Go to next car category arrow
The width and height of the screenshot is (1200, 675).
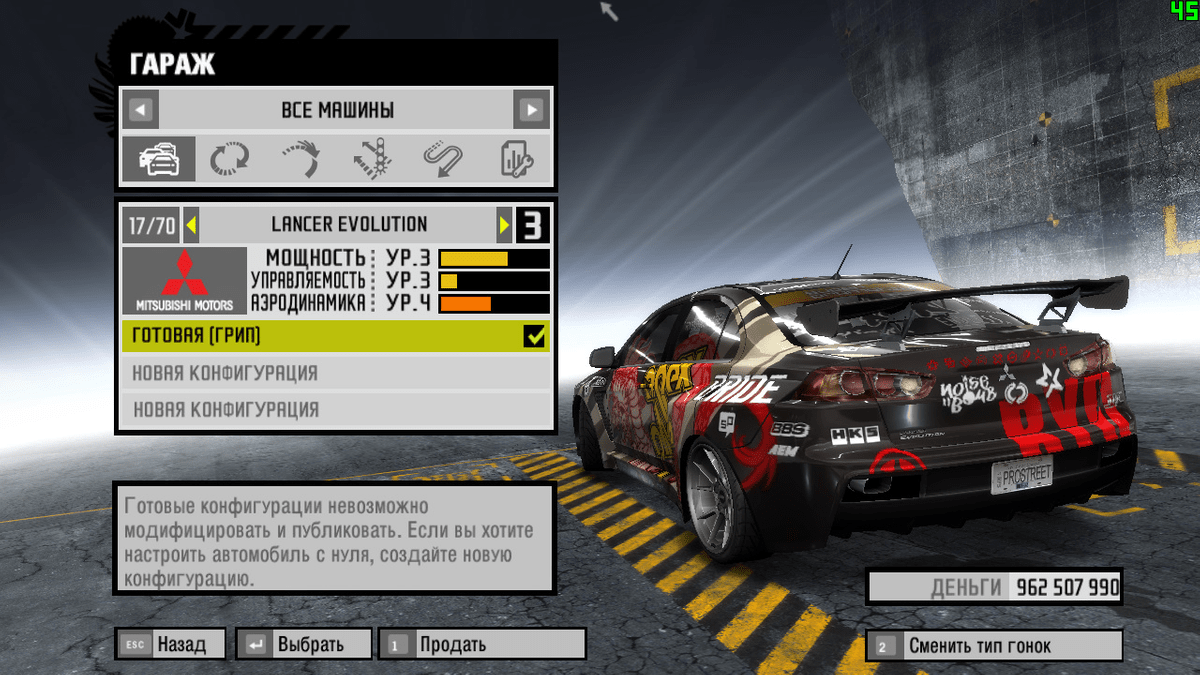pyautogui.click(x=531, y=109)
